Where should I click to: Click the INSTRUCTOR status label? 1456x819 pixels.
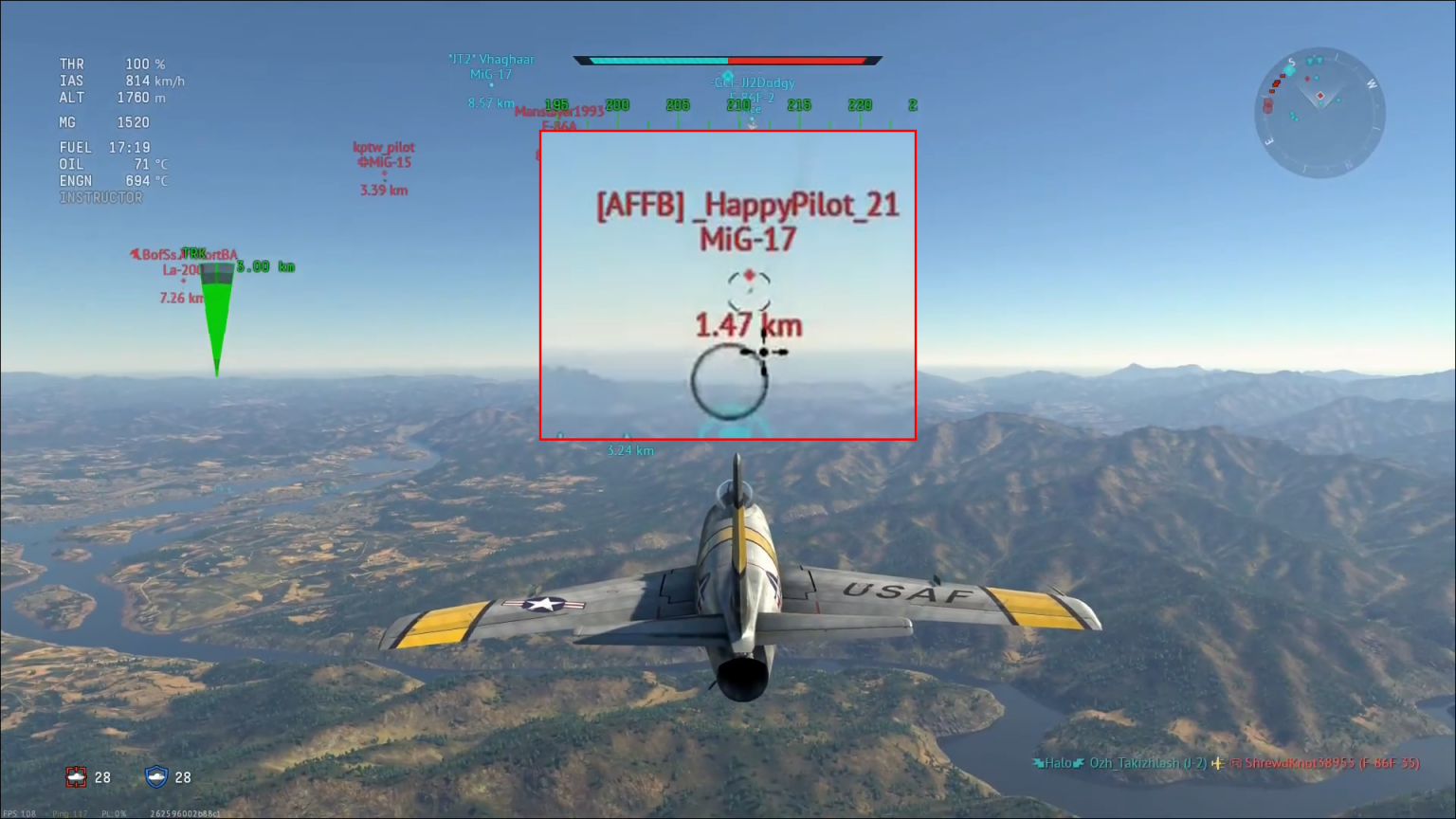pyautogui.click(x=99, y=197)
